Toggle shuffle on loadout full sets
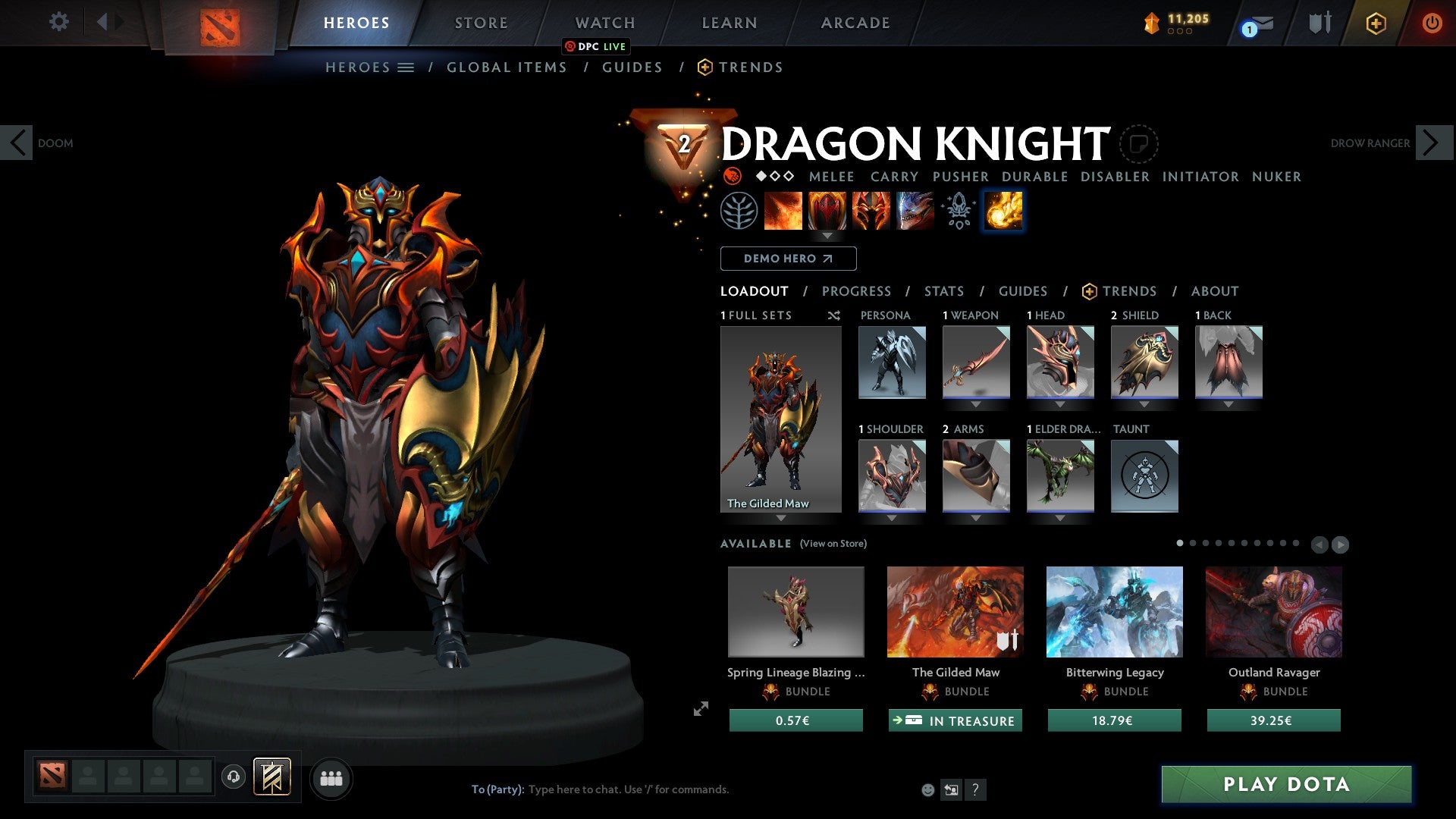Viewport: 1456px width, 819px height. click(x=834, y=315)
